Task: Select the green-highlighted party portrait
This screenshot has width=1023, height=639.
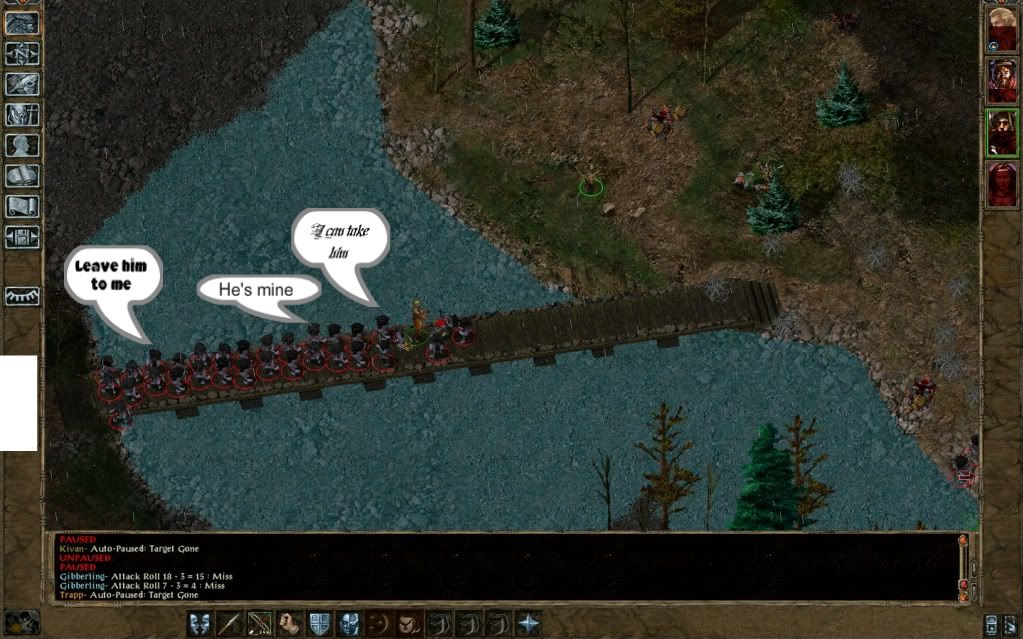Action: pos(1001,132)
